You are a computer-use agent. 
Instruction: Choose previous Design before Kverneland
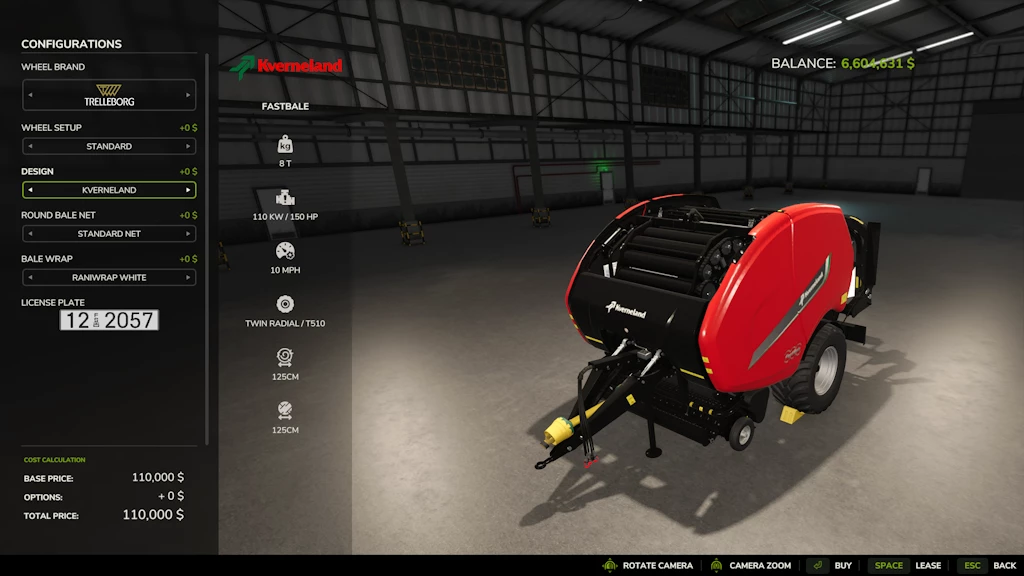click(29, 190)
